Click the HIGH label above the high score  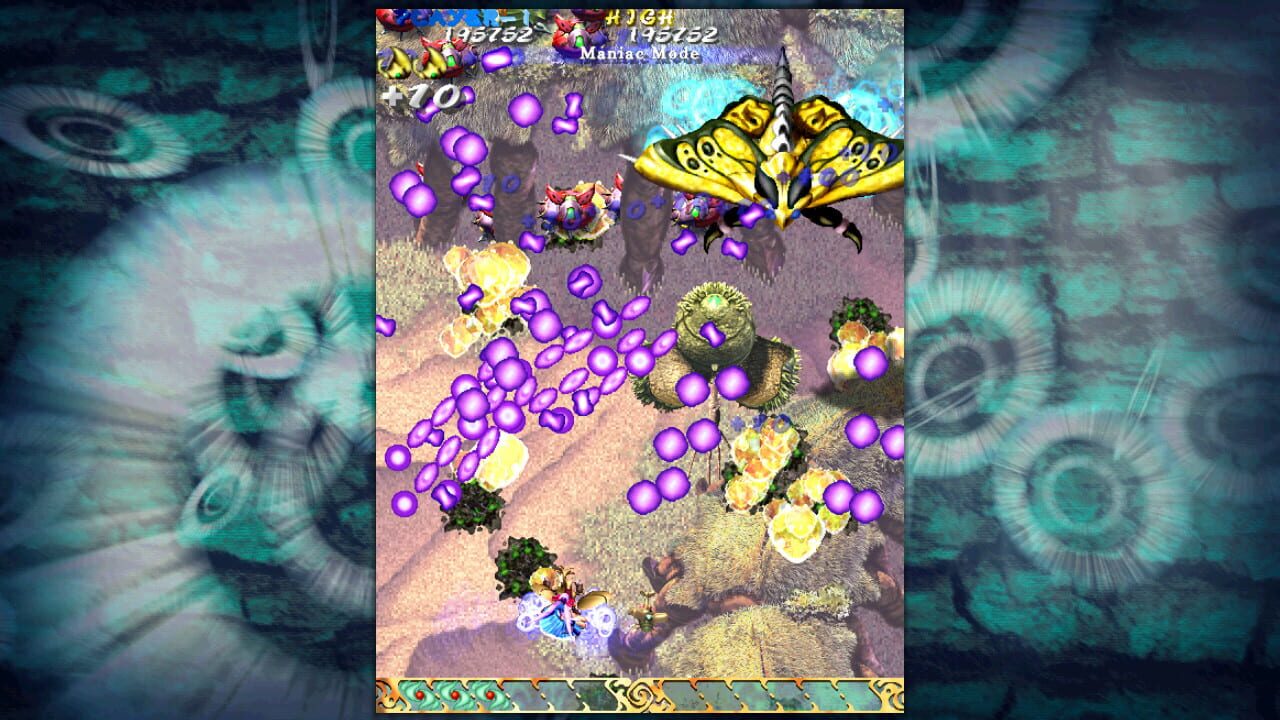tap(640, 15)
